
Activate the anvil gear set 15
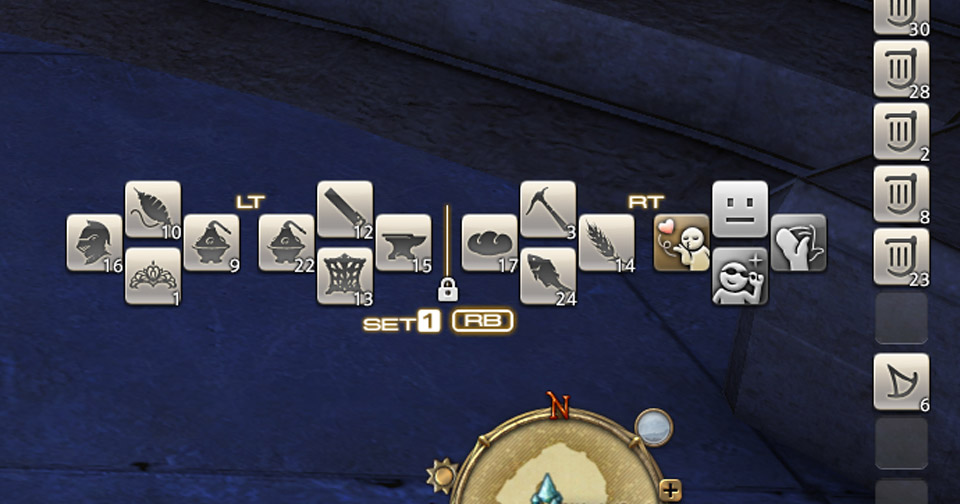403,243
